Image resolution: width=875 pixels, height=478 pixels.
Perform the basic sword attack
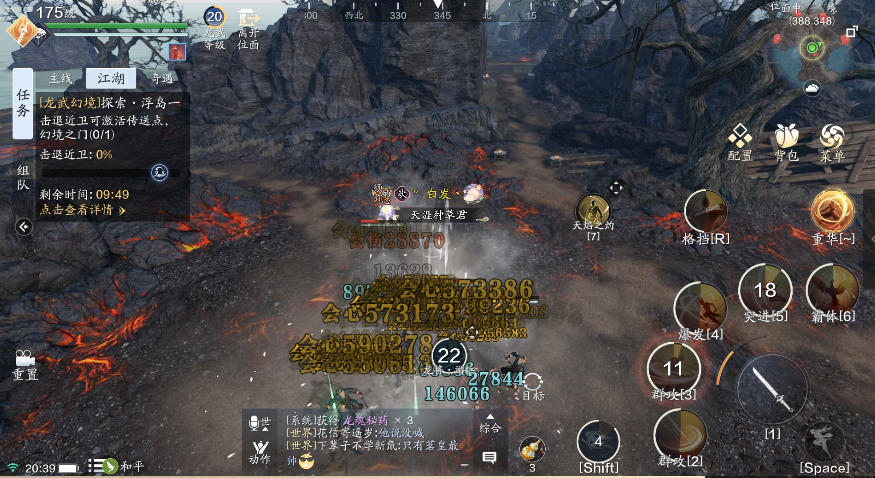(x=772, y=388)
